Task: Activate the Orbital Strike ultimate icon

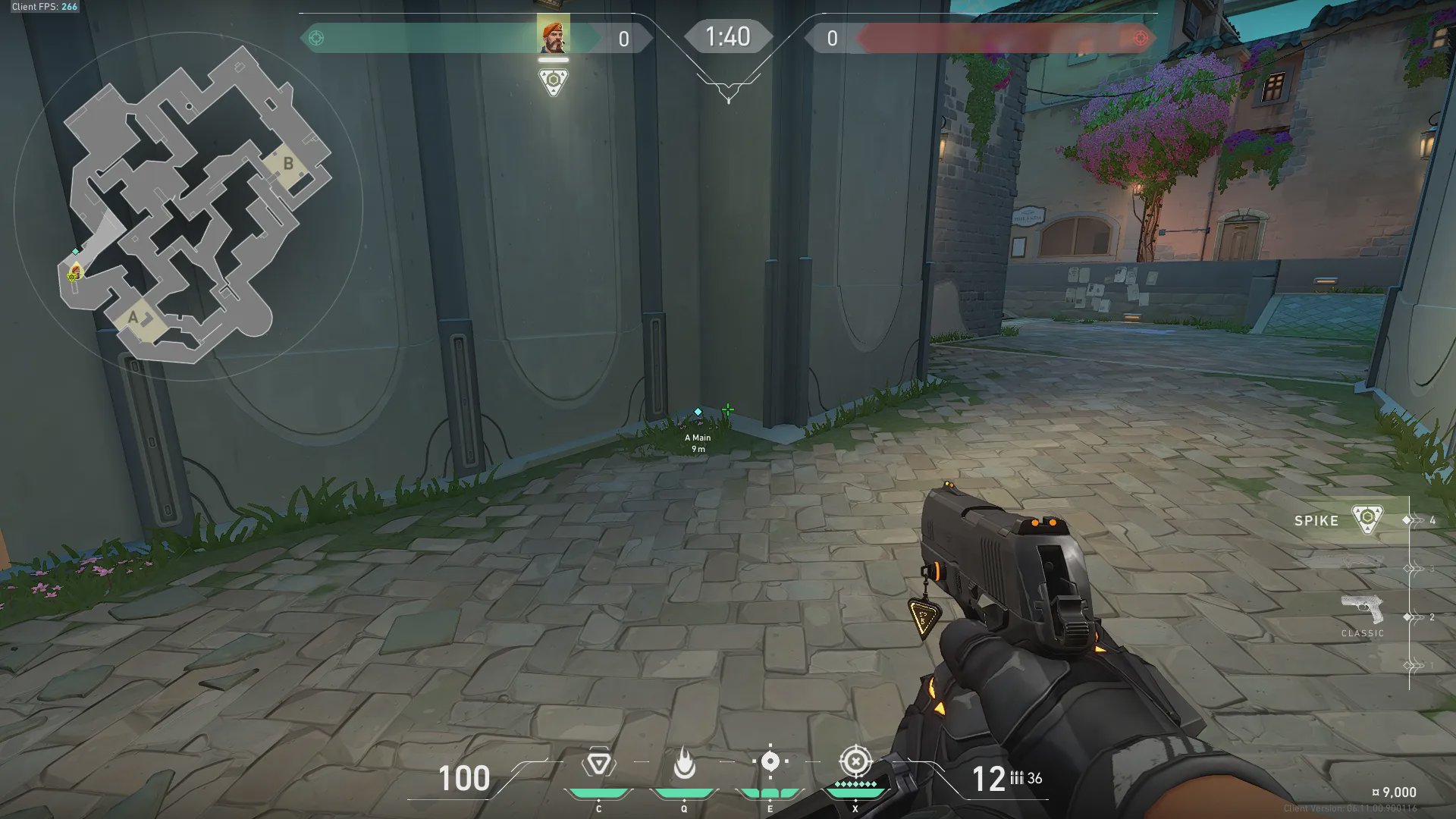Action: pyautogui.click(x=855, y=761)
